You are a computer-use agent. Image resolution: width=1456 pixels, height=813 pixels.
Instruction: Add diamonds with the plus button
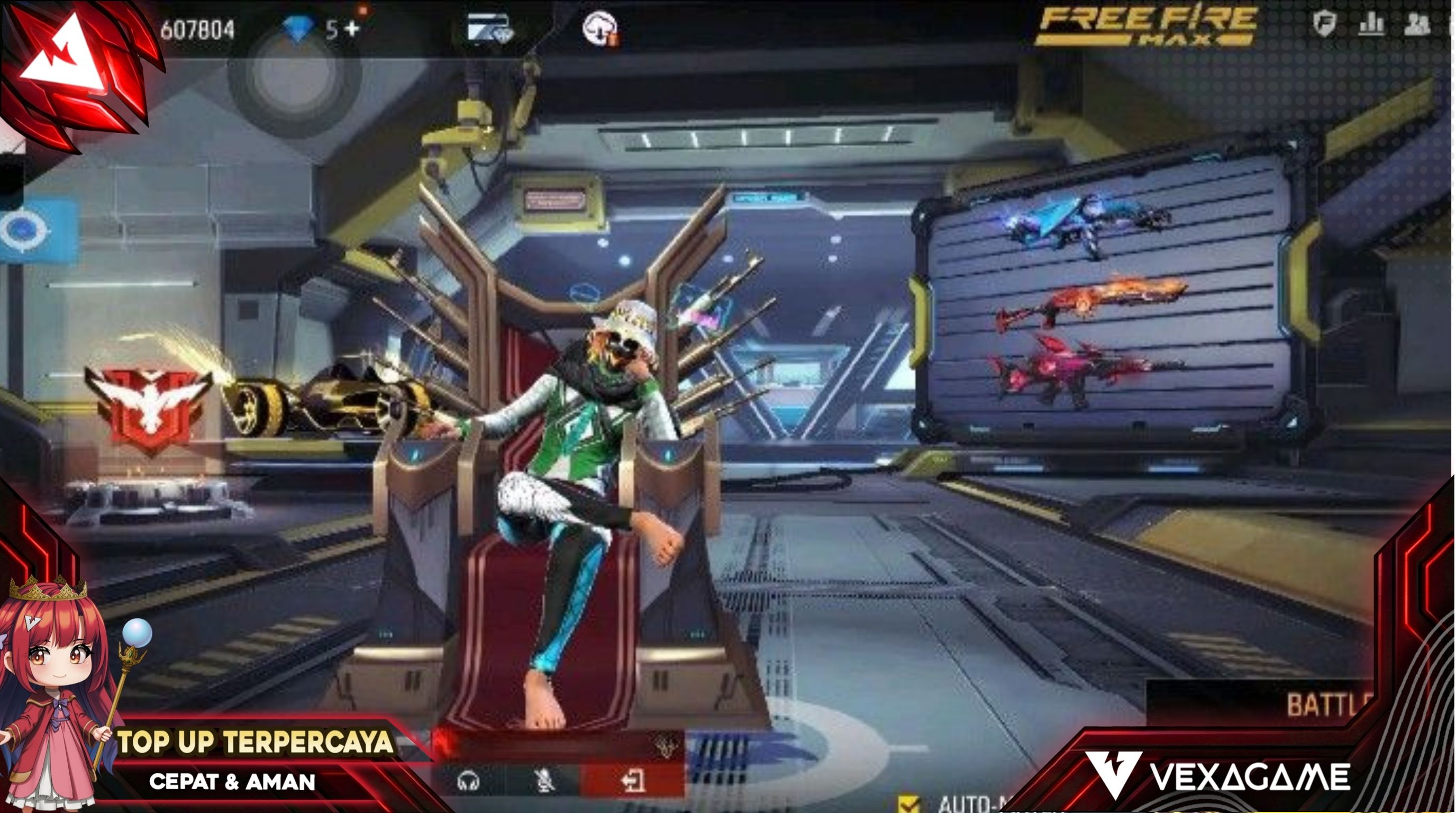[351, 28]
